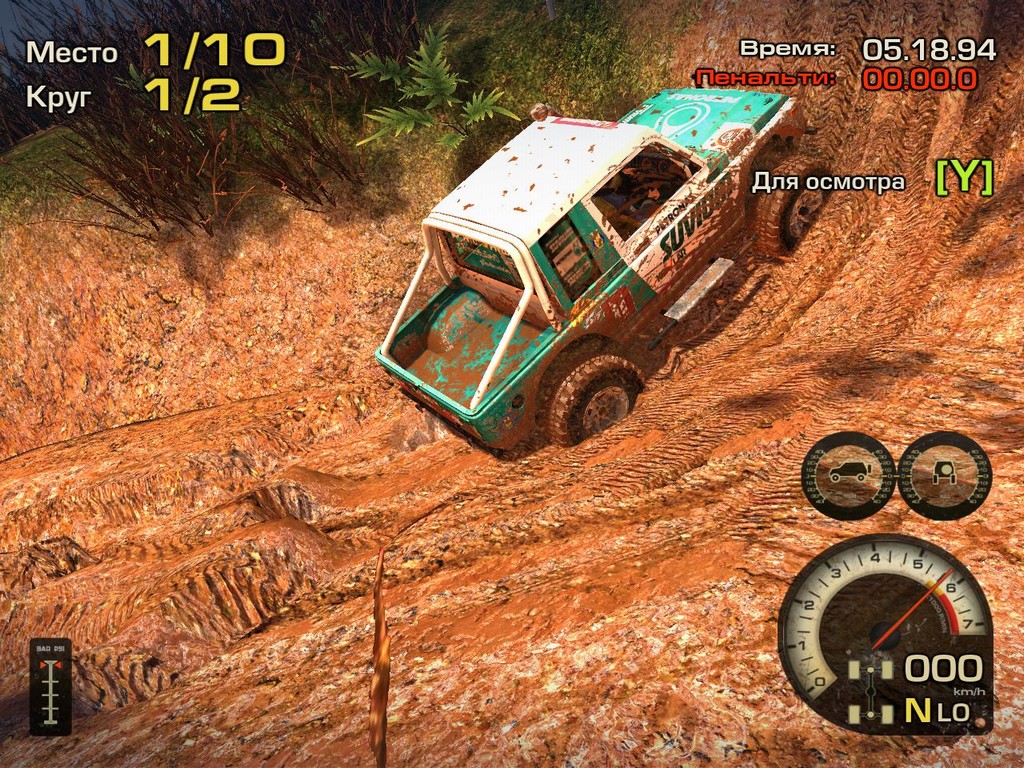Click the vehicle side-view status icon
The height and width of the screenshot is (768, 1024).
click(848, 475)
